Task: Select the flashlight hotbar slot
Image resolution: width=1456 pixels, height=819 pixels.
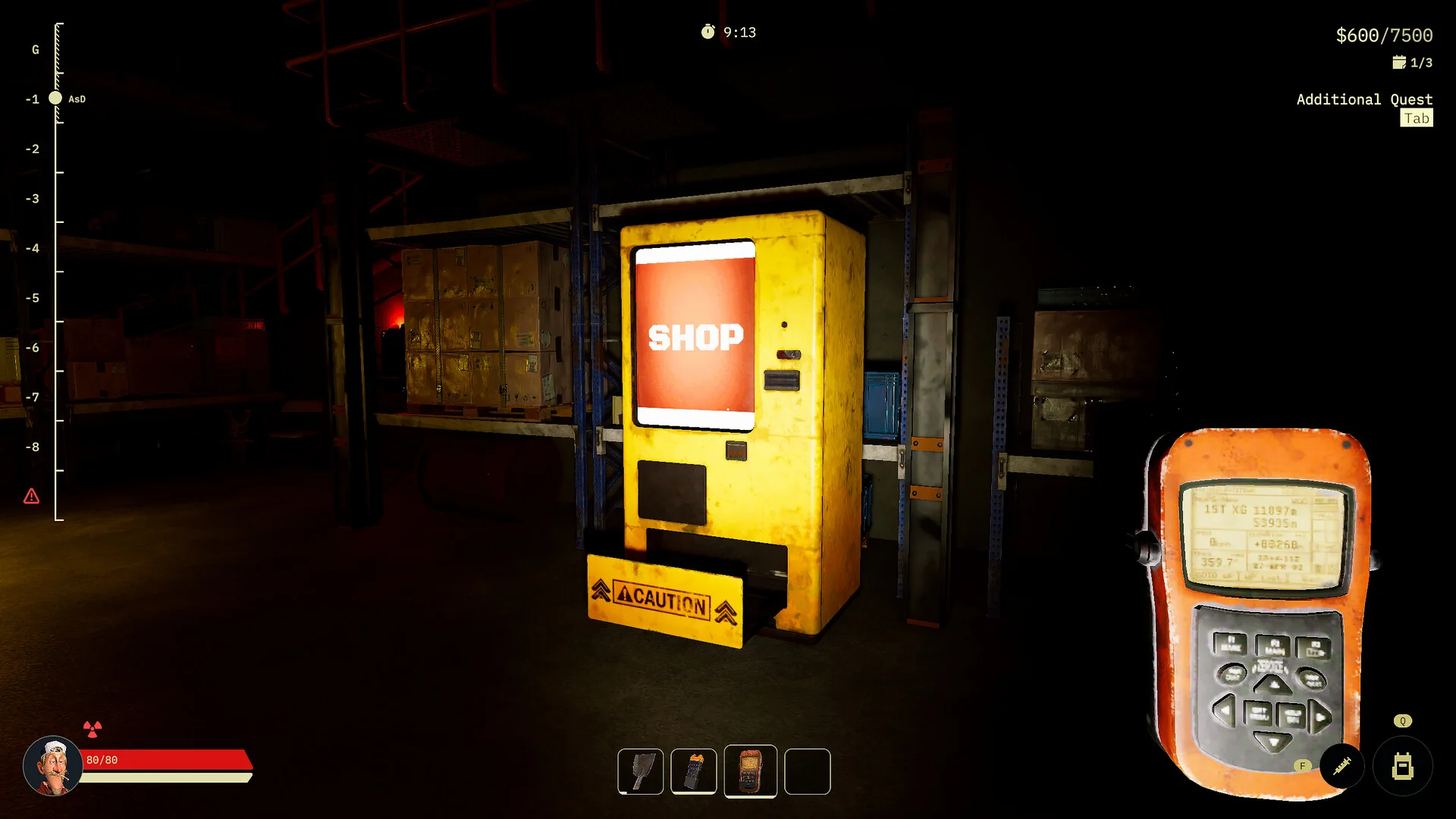Action: (693, 771)
